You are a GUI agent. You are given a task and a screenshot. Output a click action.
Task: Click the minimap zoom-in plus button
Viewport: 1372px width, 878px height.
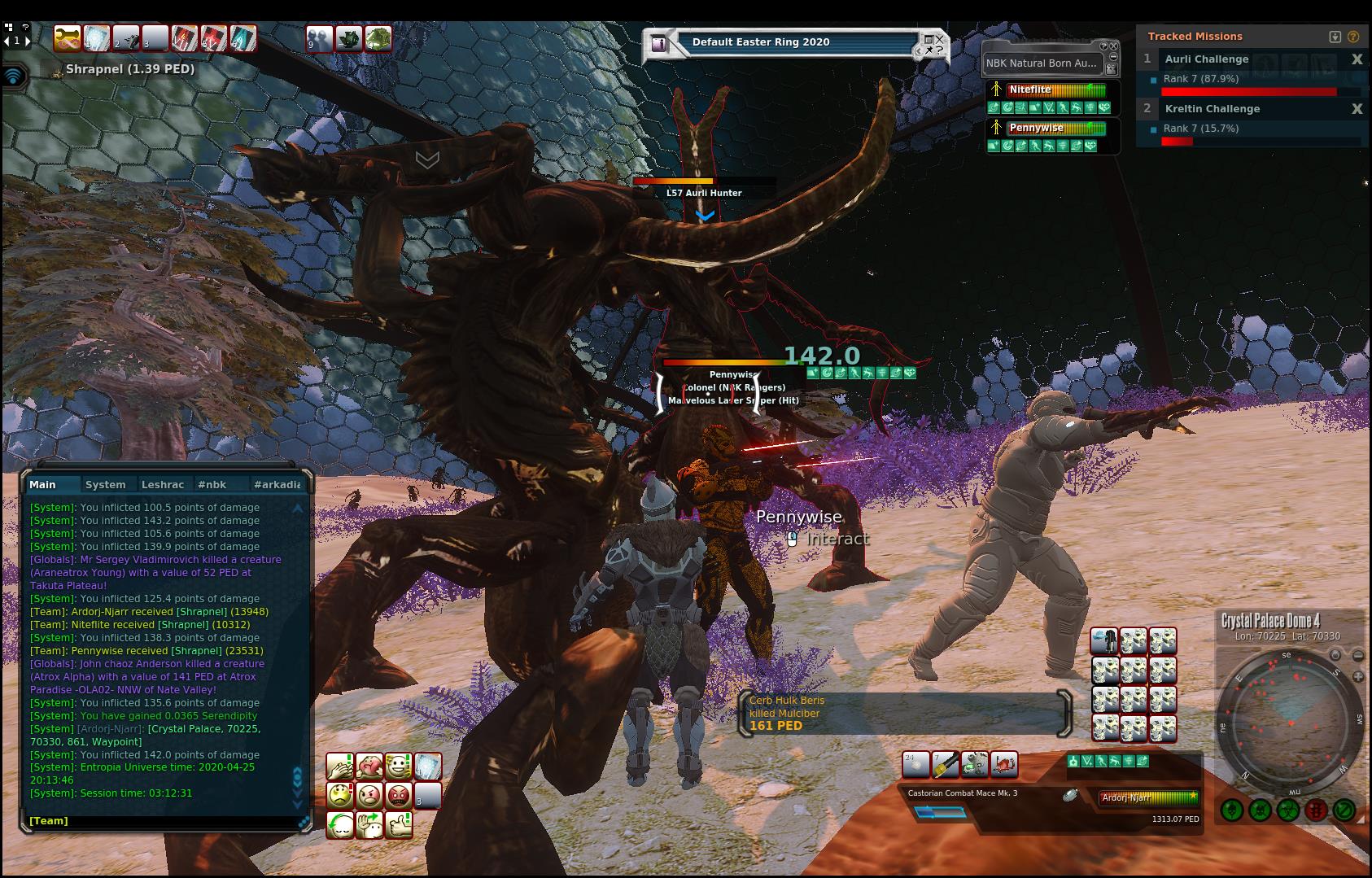pos(1358,676)
